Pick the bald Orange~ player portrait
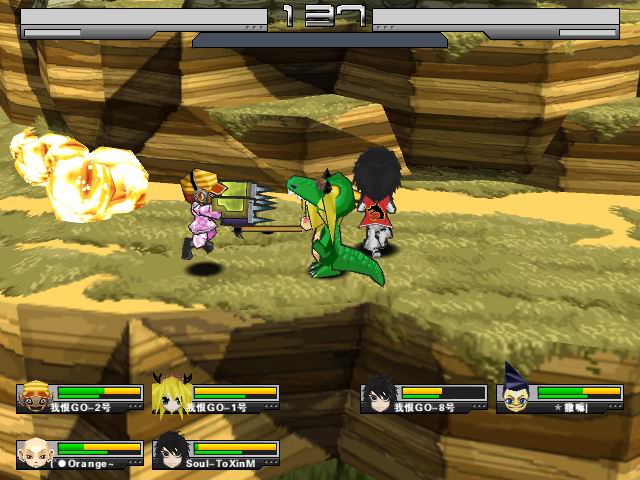Viewport: 640px width, 480px height. click(x=35, y=452)
